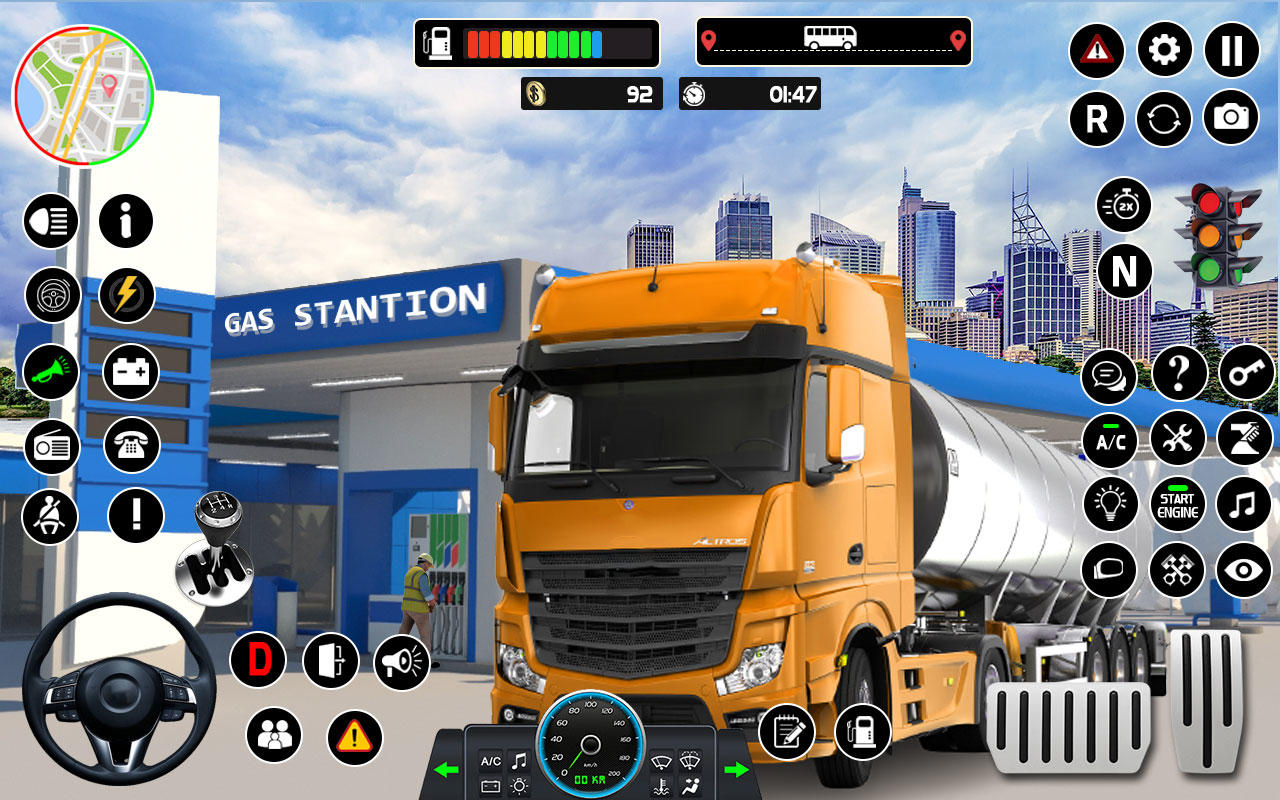This screenshot has height=800, width=1280.
Task: Pause the game
Action: click(1231, 49)
